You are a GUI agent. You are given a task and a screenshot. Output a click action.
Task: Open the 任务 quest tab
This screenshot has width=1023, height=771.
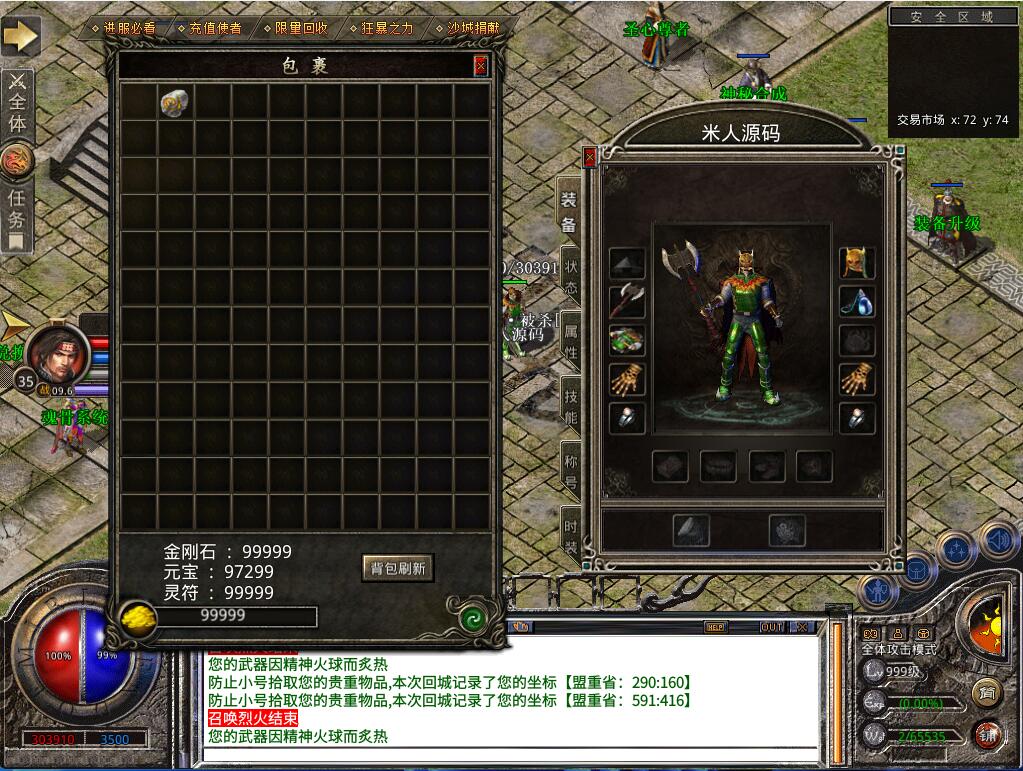click(17, 208)
